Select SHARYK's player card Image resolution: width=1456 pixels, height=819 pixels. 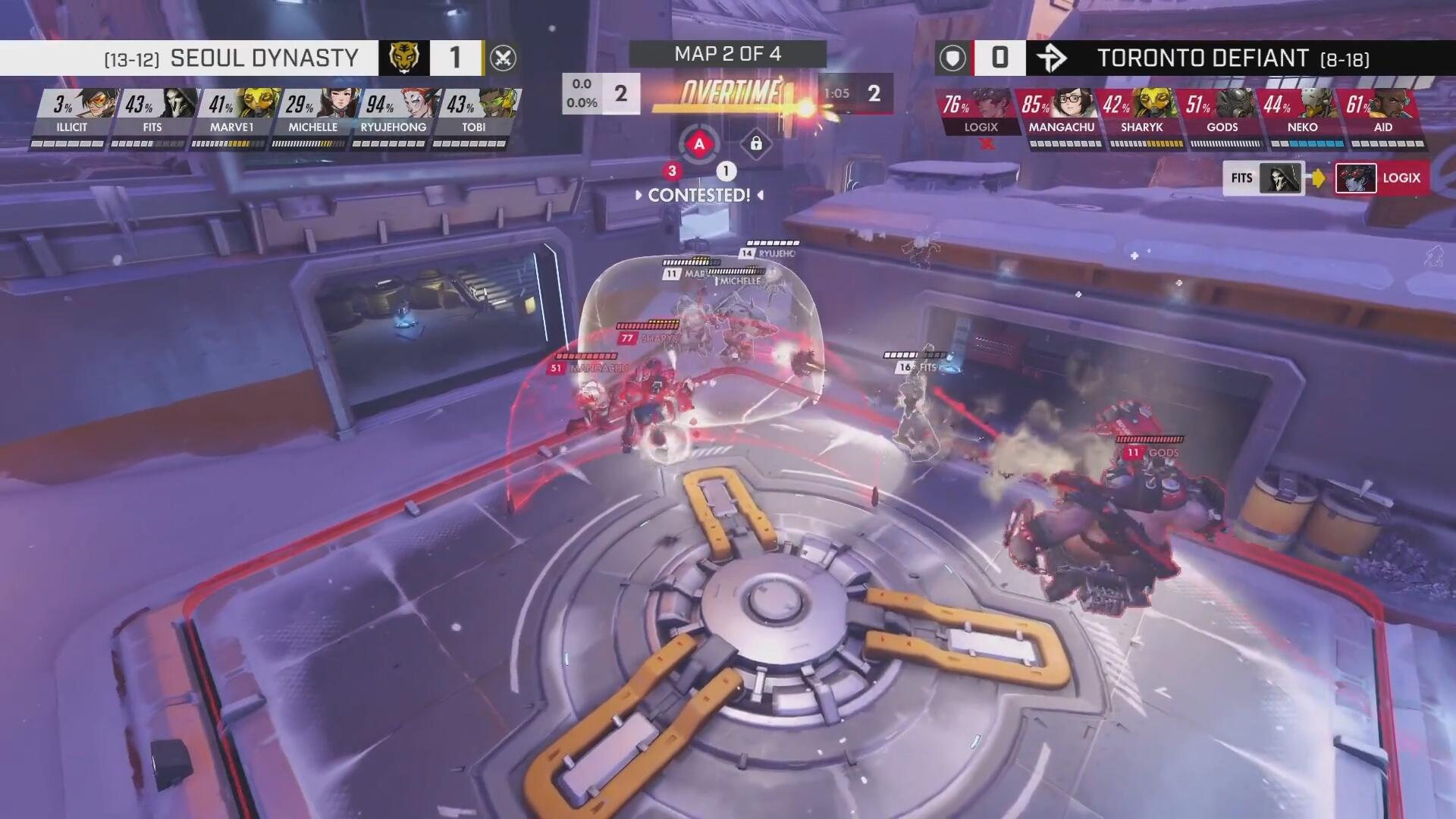click(1142, 114)
